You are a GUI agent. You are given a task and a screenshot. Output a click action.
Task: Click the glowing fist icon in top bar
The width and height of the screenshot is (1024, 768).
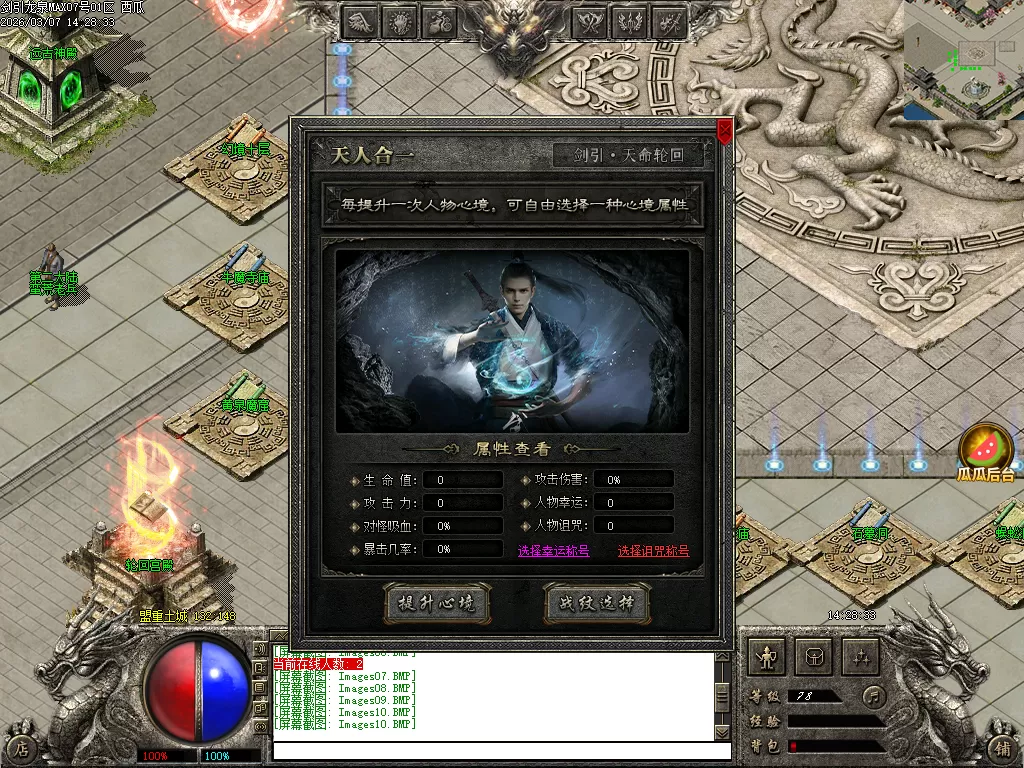pyautogui.click(x=400, y=21)
